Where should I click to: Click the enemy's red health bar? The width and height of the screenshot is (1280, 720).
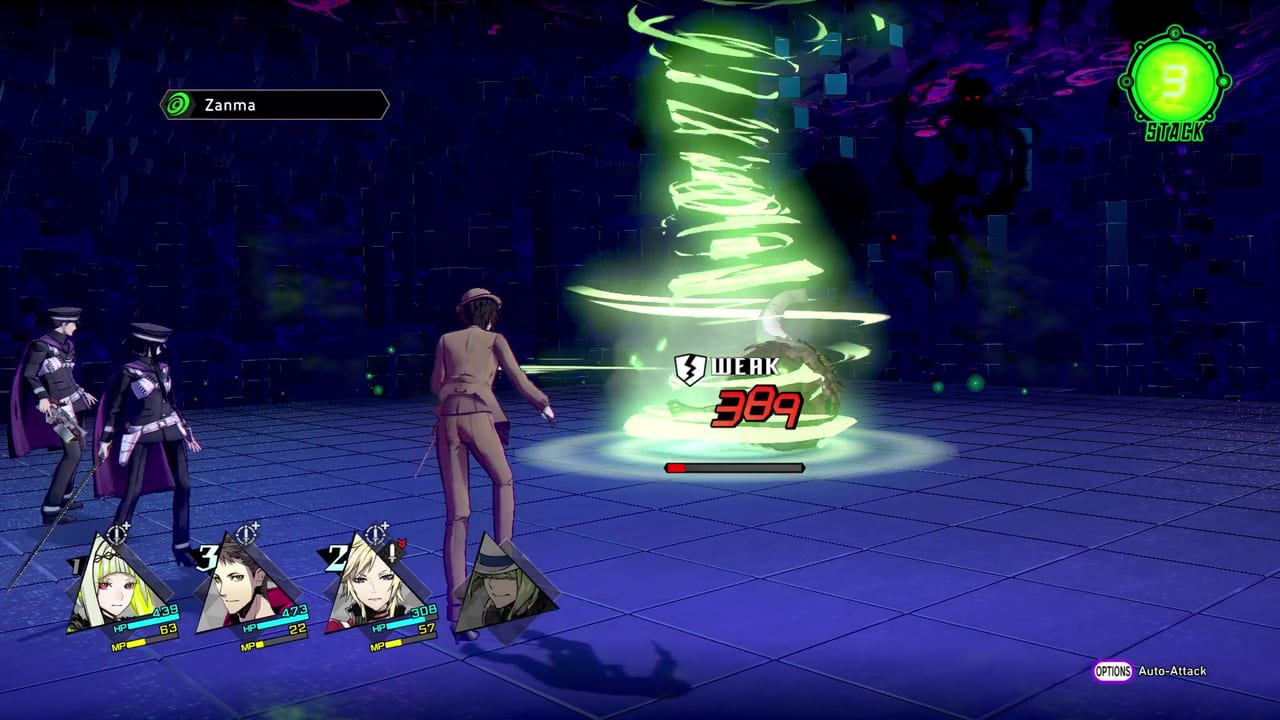click(x=733, y=465)
